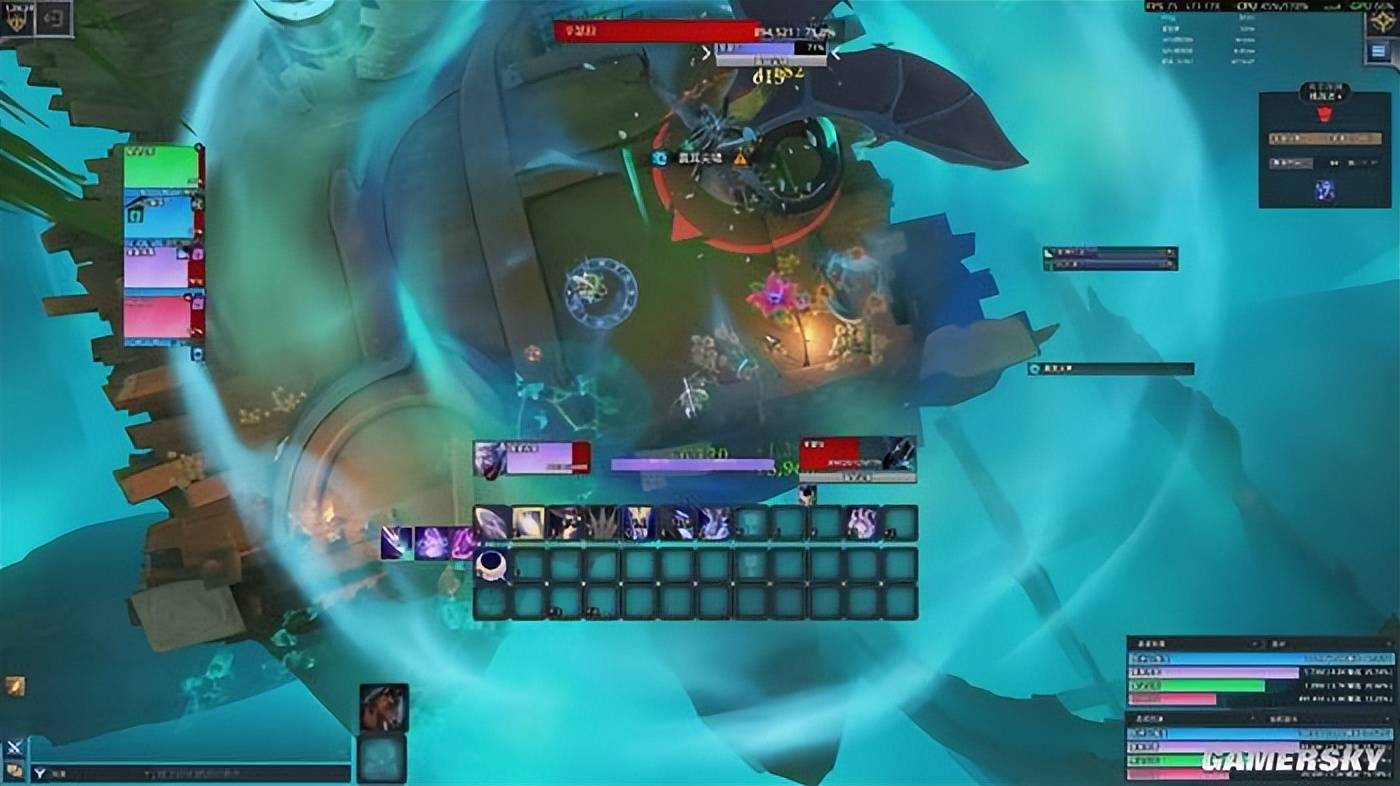Select the pink party member frame
The image size is (1400, 786).
click(158, 317)
